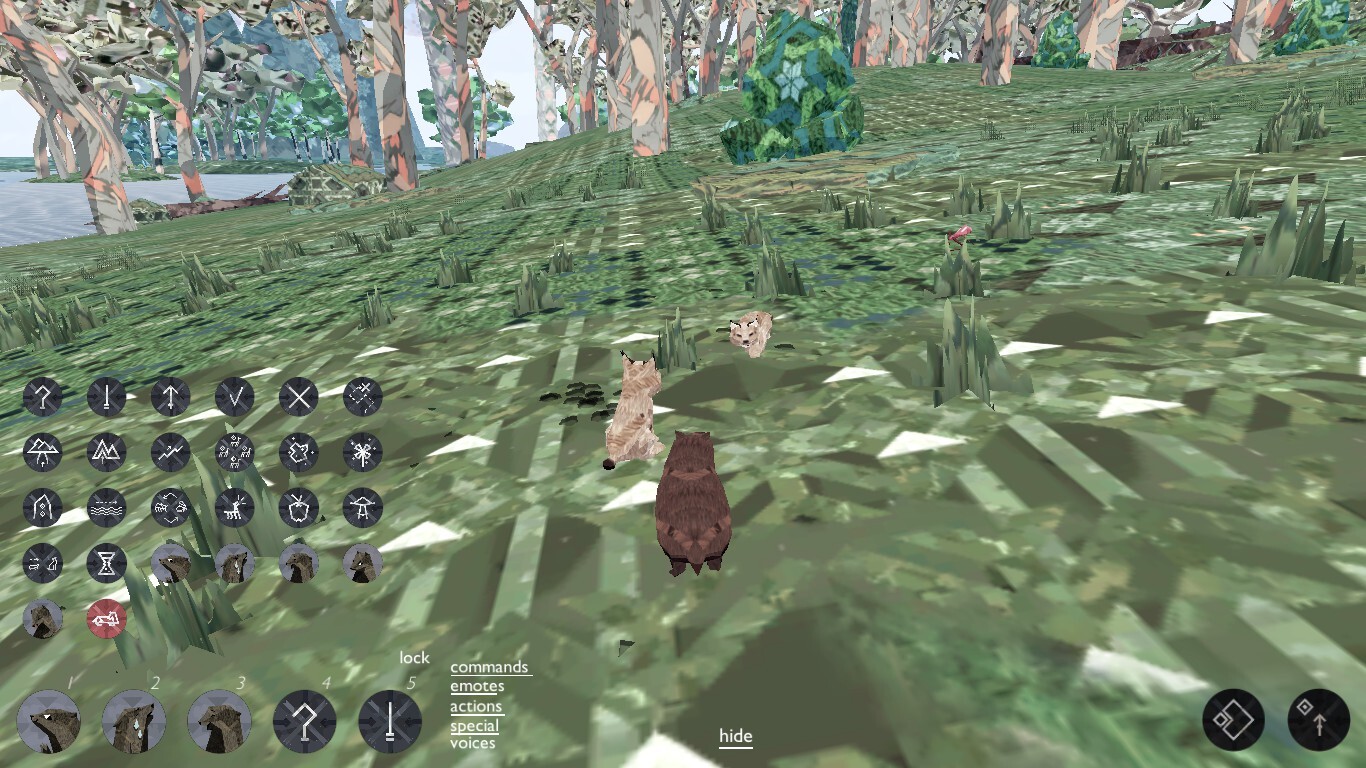Click the overlapping diamonds button

click(1233, 720)
